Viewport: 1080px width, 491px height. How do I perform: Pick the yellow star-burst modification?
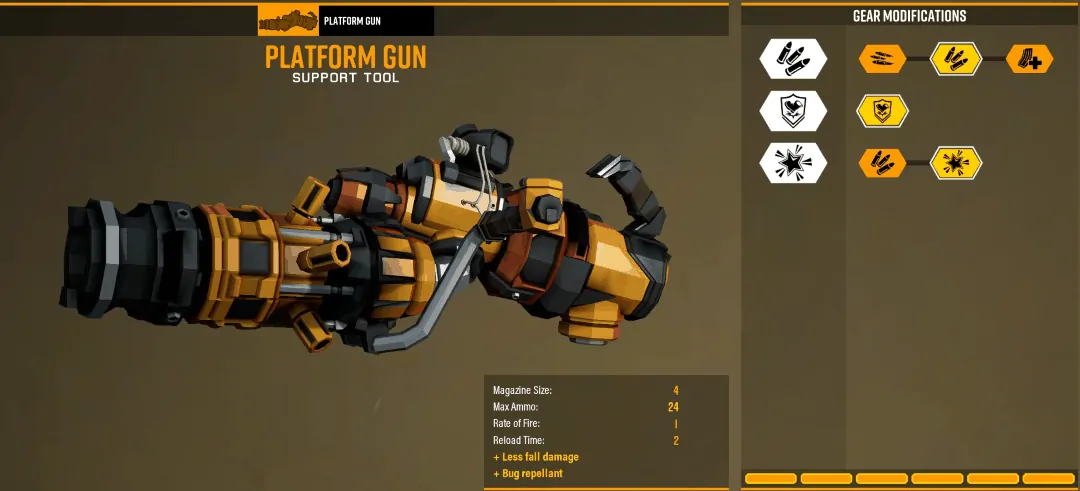(956, 163)
